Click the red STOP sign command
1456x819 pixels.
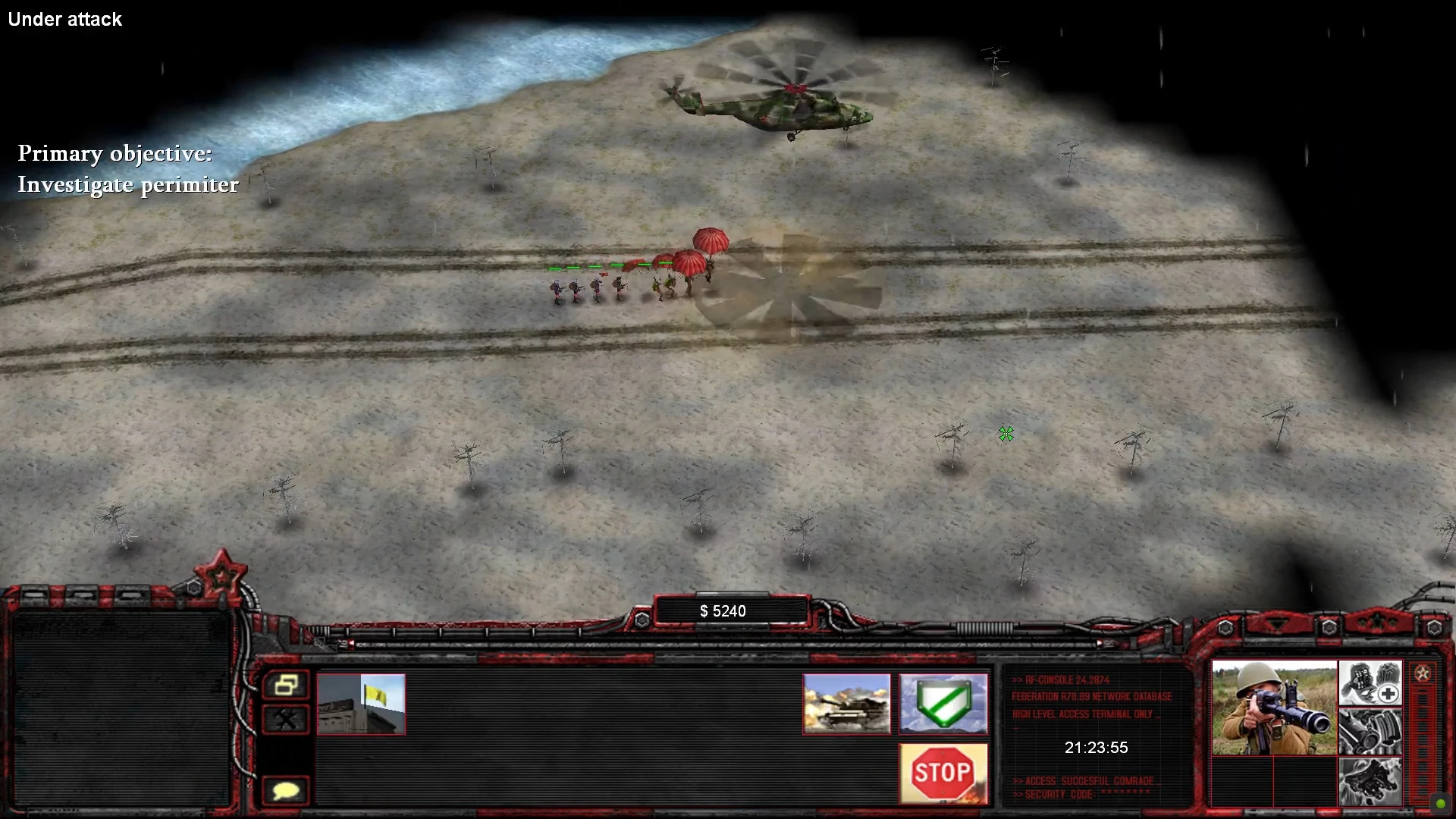click(943, 773)
